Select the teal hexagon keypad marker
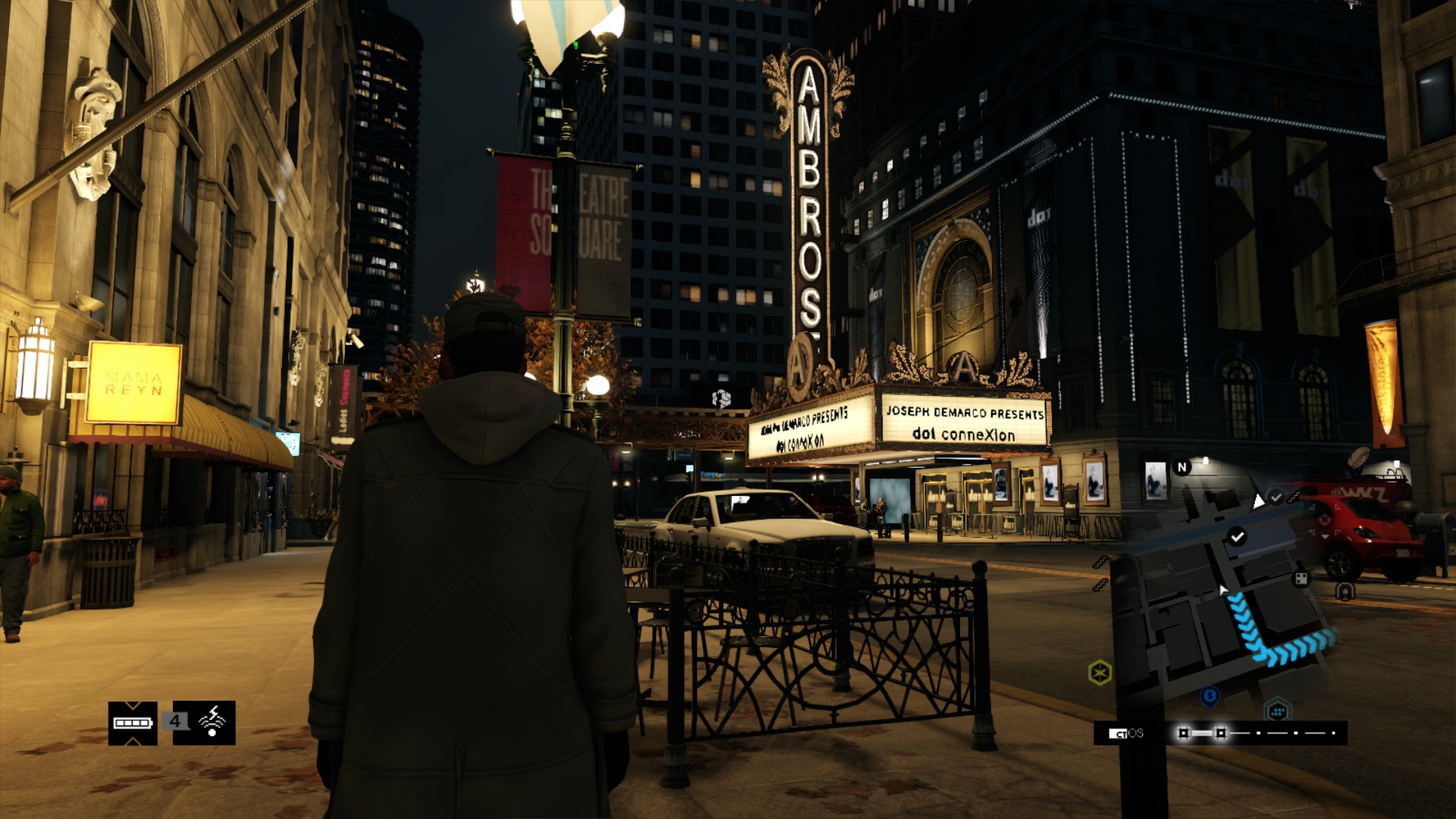 click(1278, 711)
